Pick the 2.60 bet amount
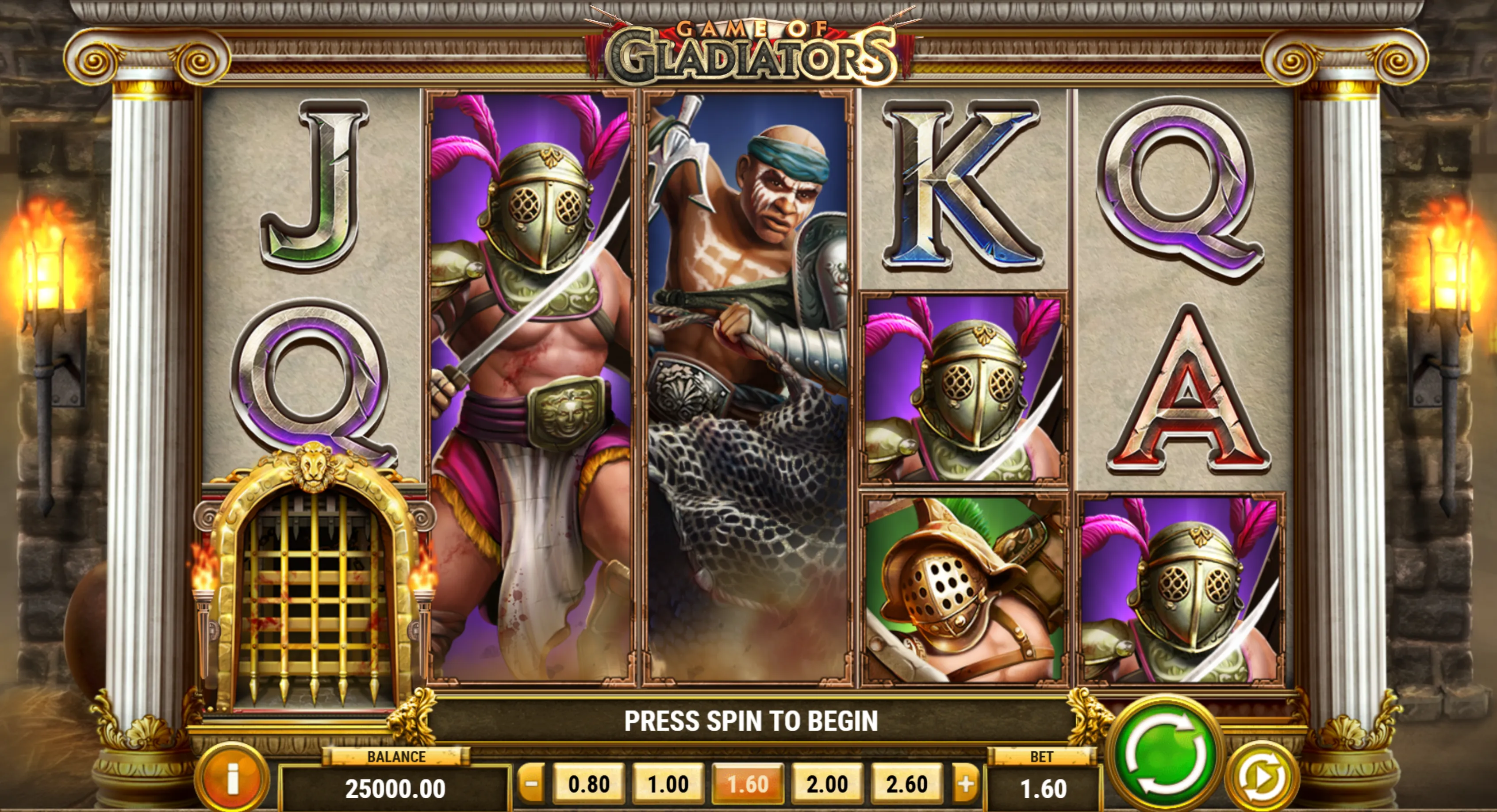Viewport: 1497px width, 812px height. click(907, 784)
